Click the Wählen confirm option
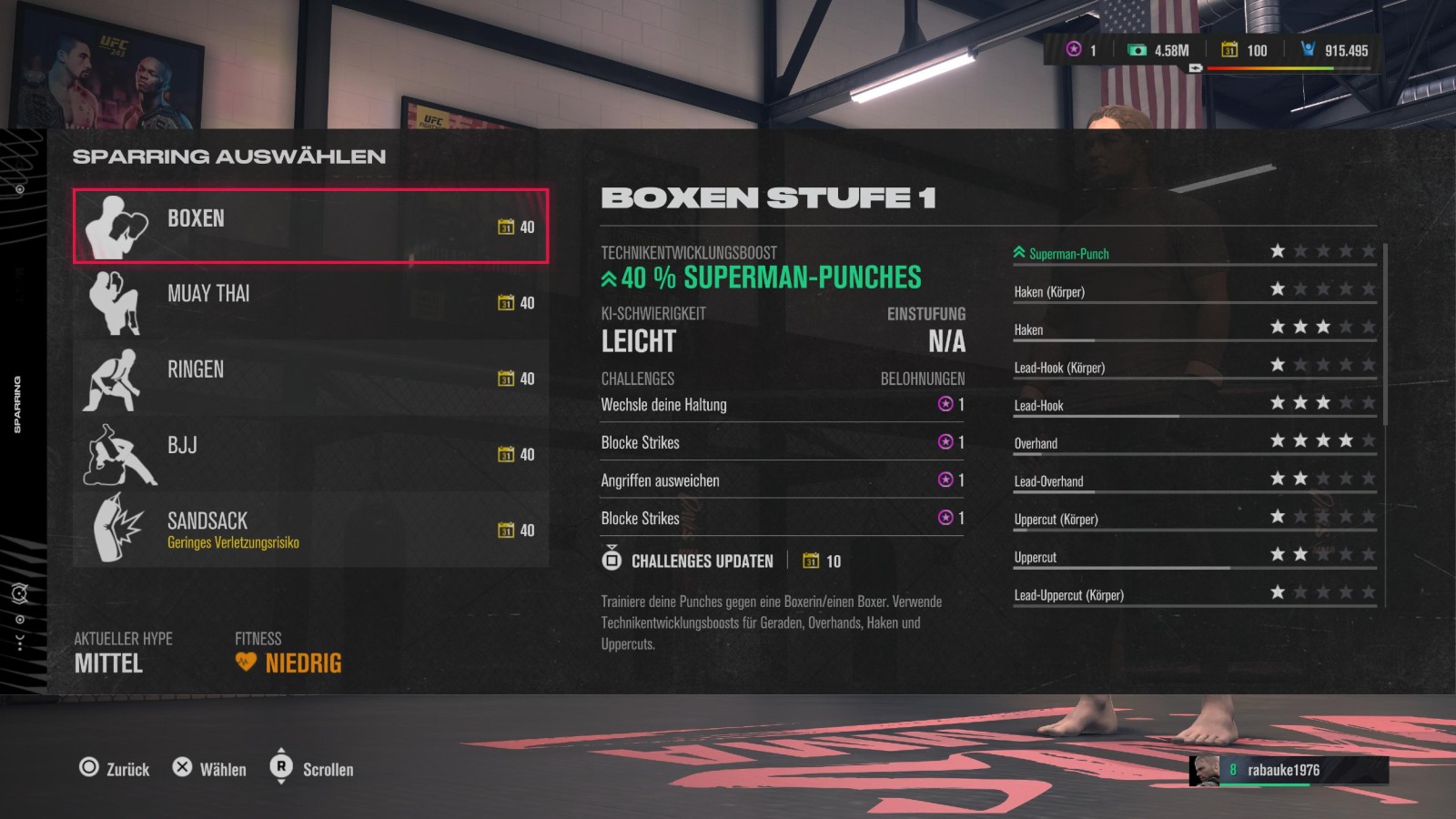1456x819 pixels. [x=210, y=769]
